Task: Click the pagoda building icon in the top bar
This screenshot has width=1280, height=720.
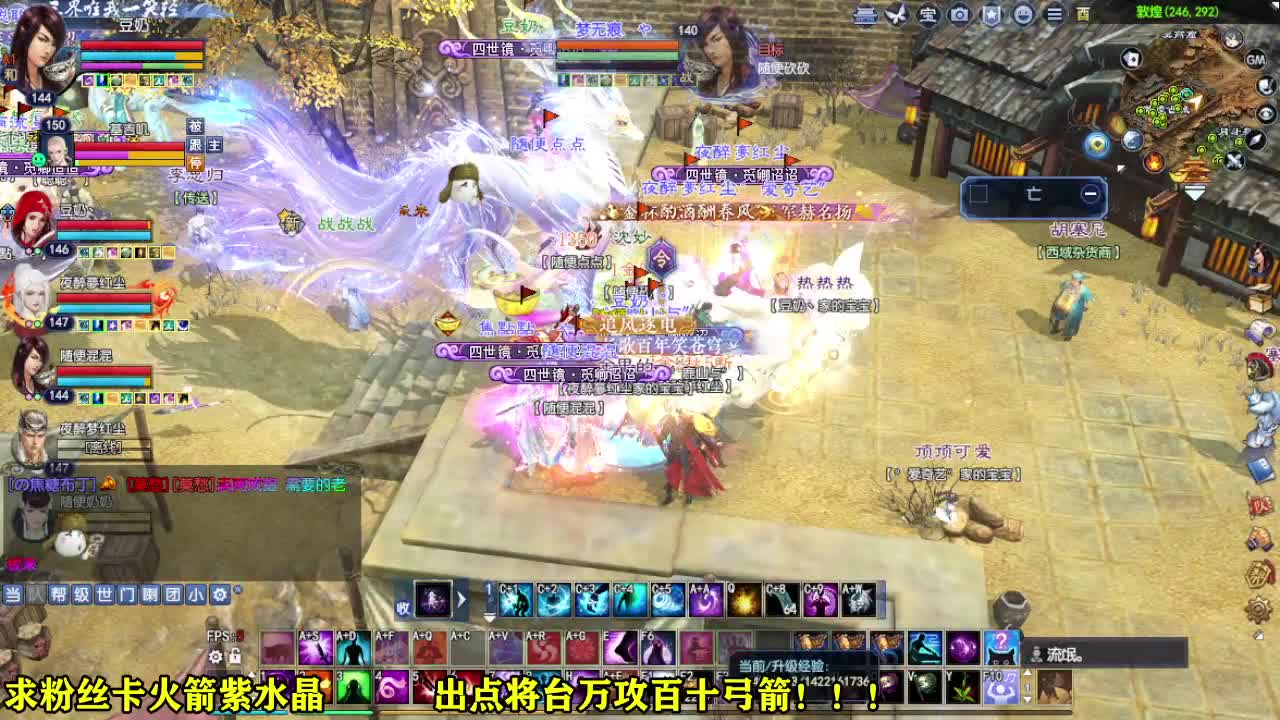Action: click(x=864, y=15)
